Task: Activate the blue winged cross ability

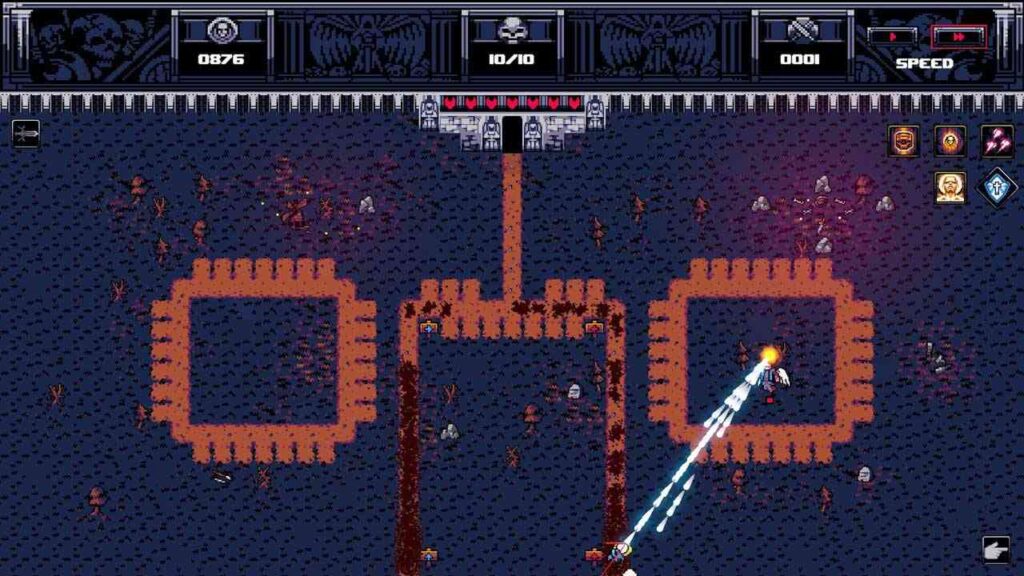Action: 996,187
